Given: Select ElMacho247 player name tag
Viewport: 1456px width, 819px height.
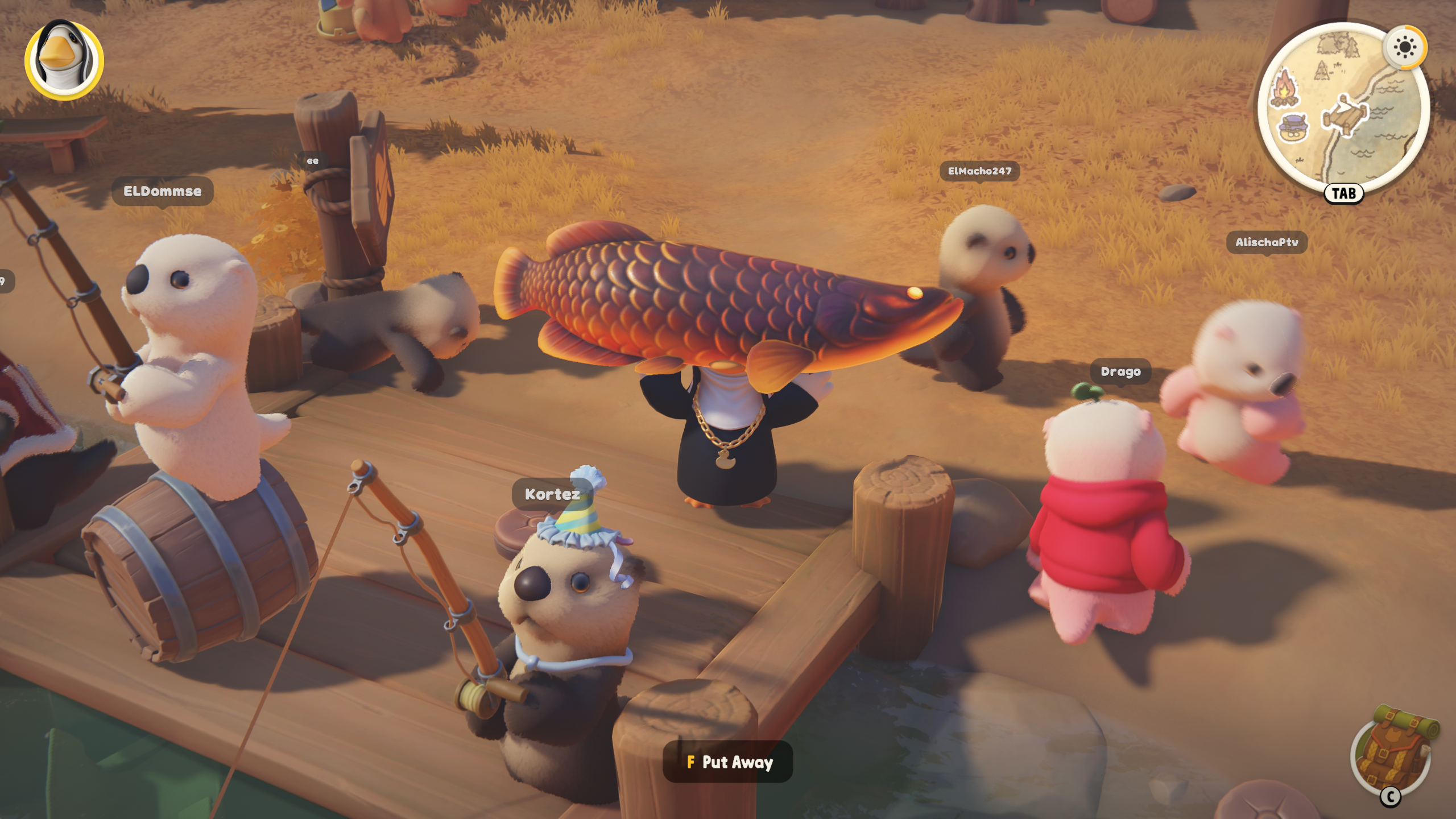Looking at the screenshot, I should pos(979,171).
